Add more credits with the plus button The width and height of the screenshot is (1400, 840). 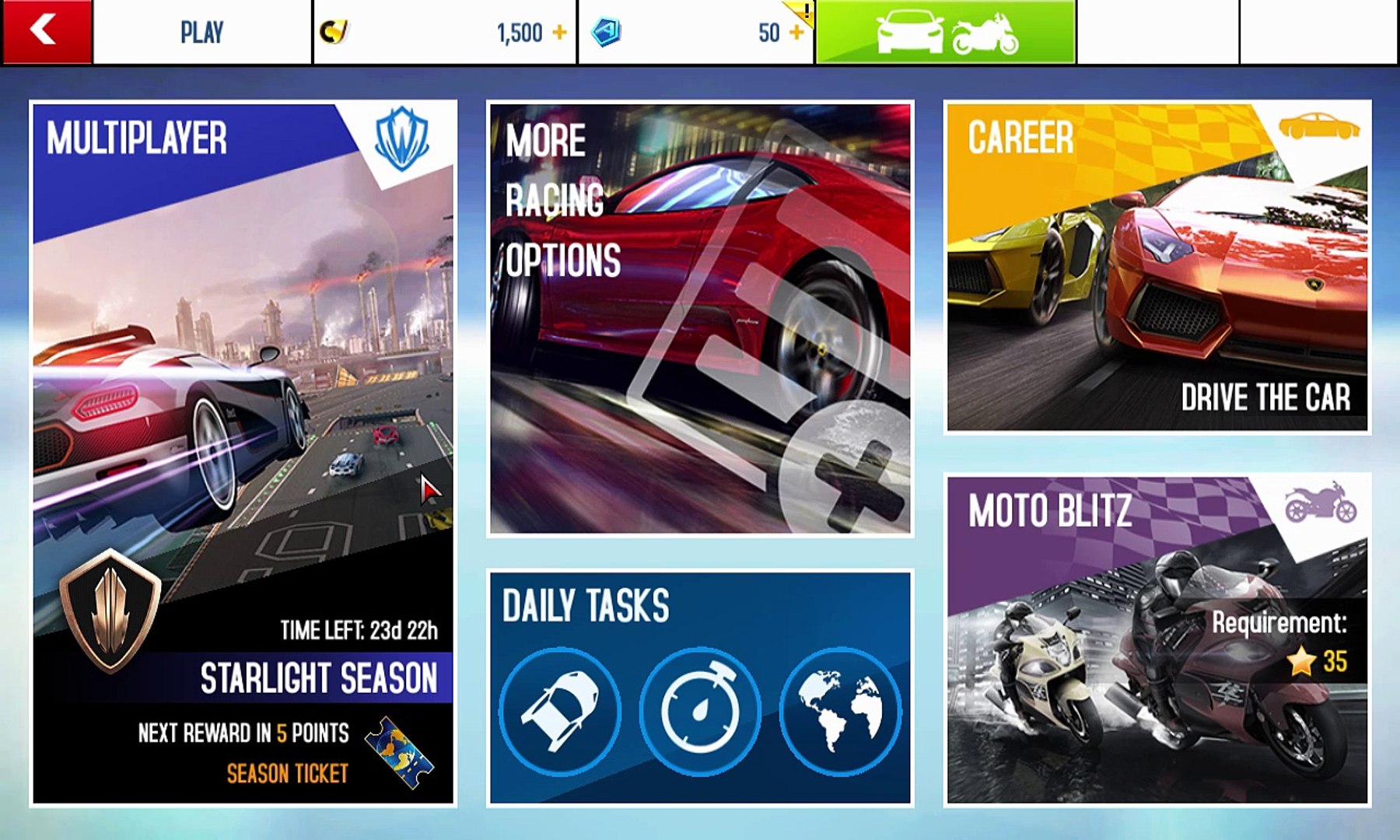click(559, 33)
